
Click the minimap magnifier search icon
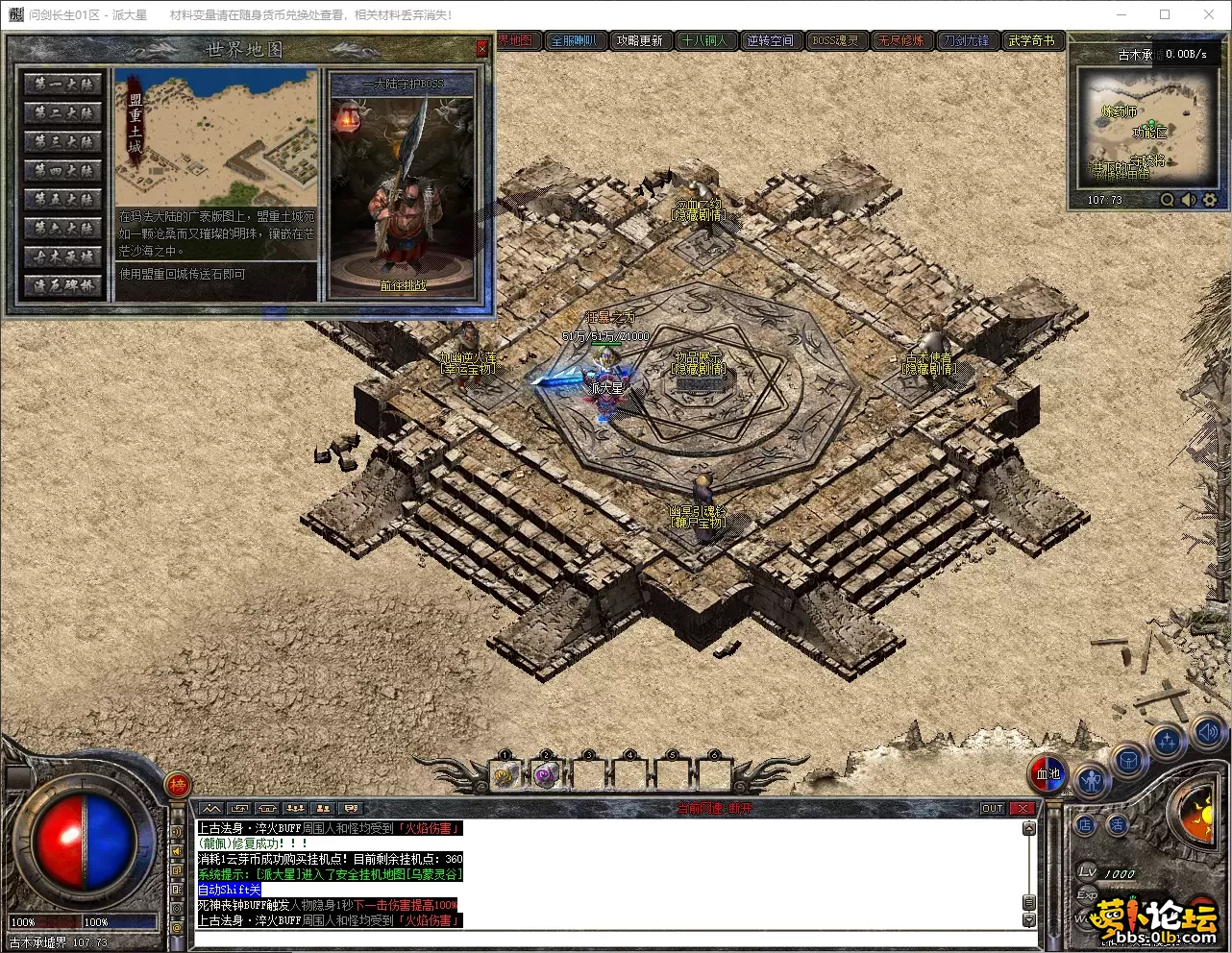tap(1167, 200)
